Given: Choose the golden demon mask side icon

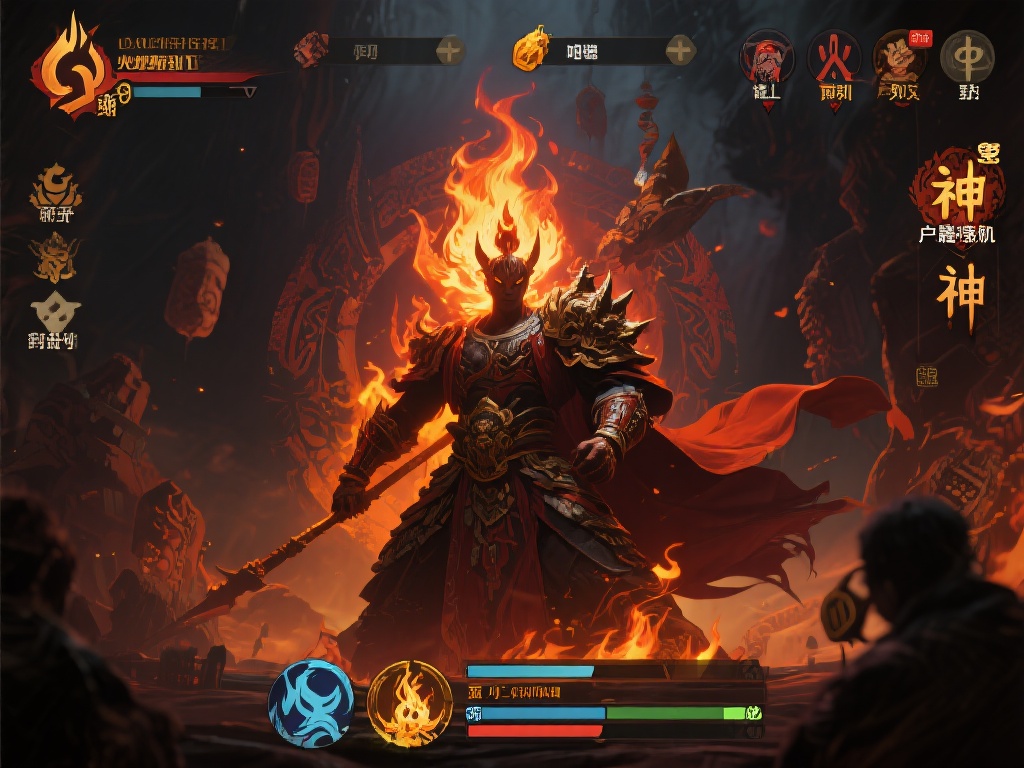Looking at the screenshot, I should point(54,257).
